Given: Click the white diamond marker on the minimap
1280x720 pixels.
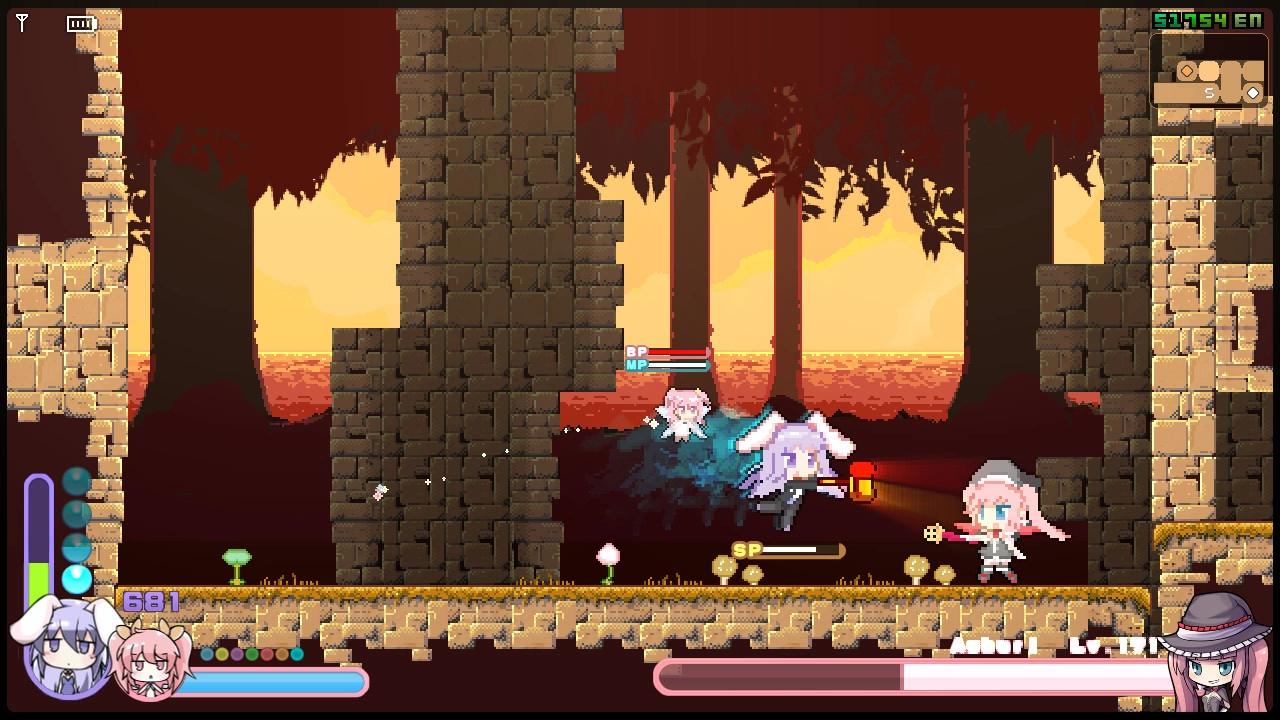Looking at the screenshot, I should tap(1252, 92).
